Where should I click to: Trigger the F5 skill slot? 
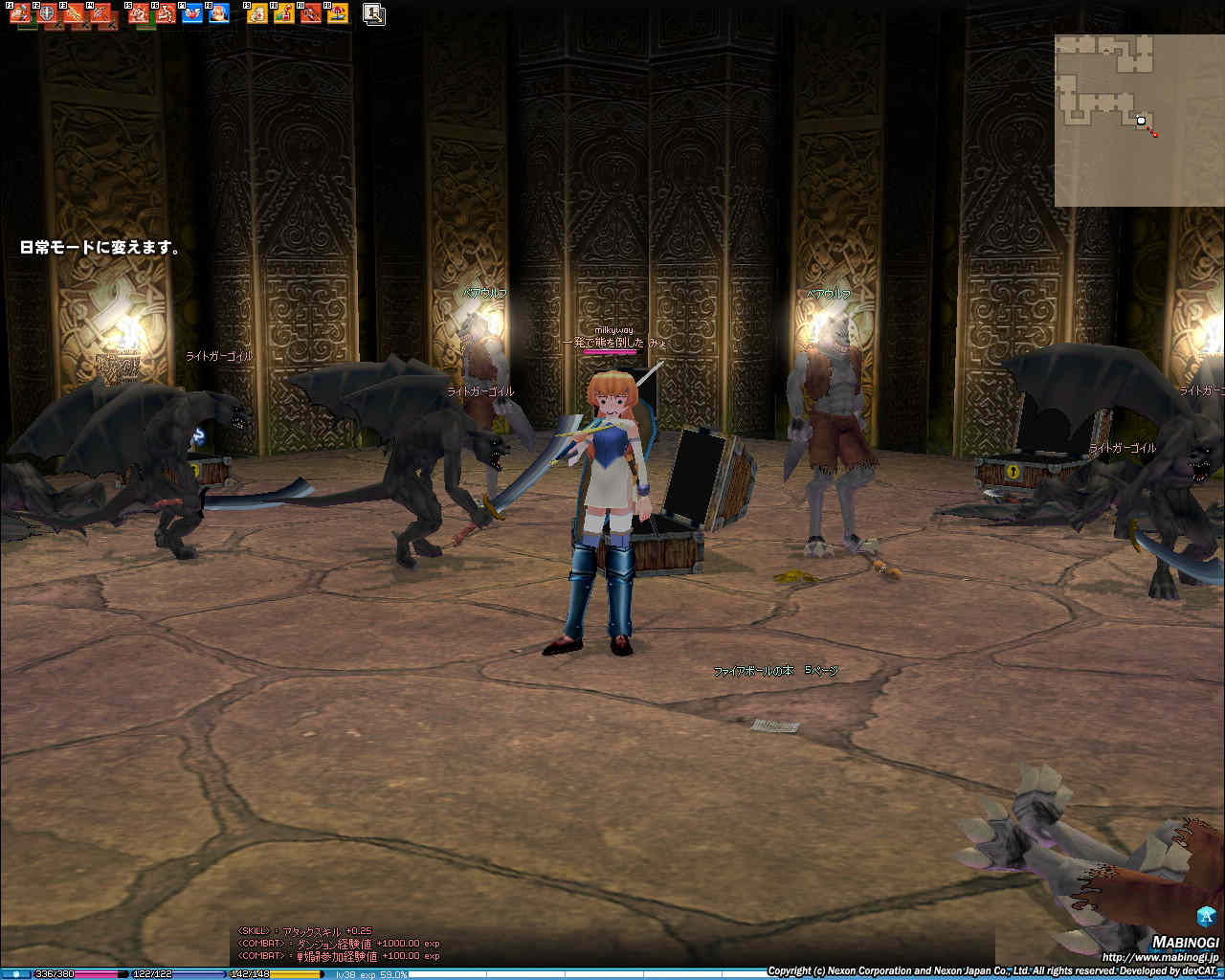pyautogui.click(x=139, y=13)
